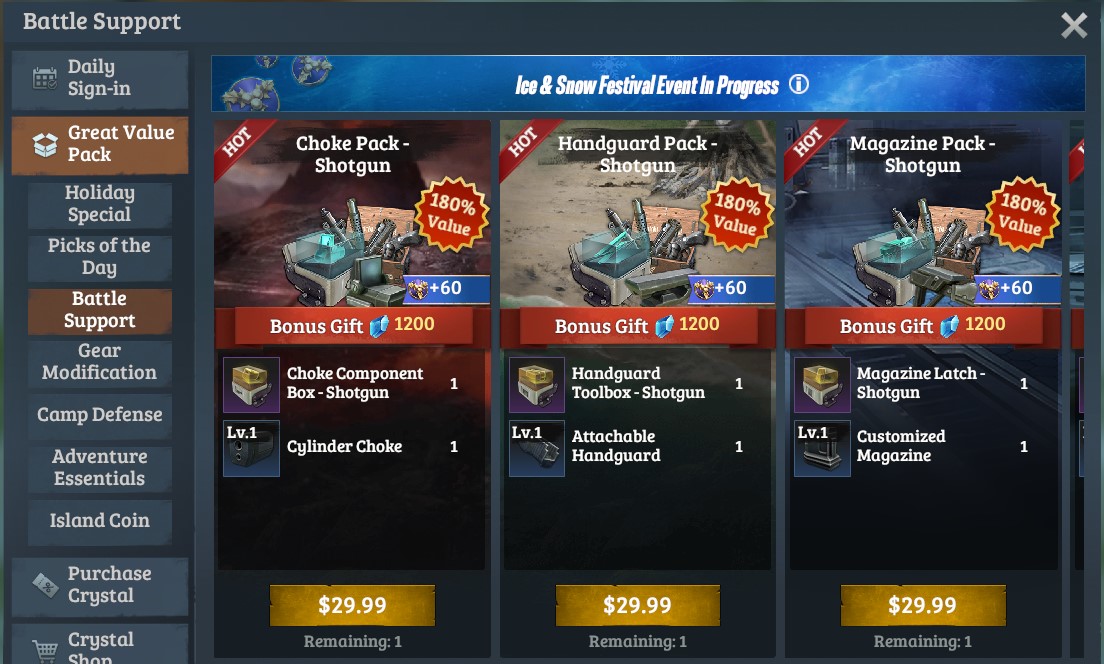Screen dimensions: 1104x664
Task: Show Ice & Snow Festival event info
Action: point(798,85)
